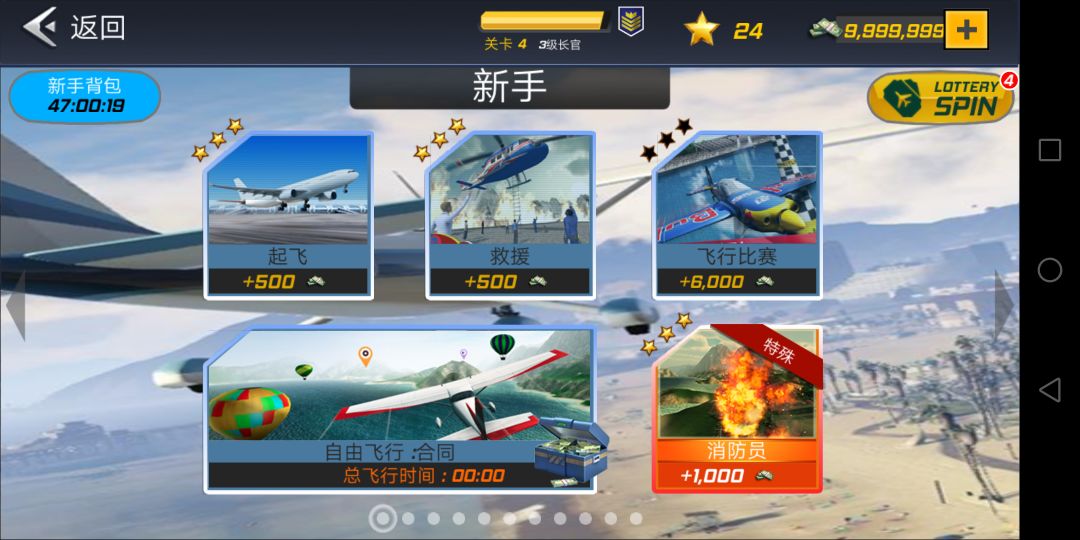This screenshot has height=540, width=1080.
Task: Tap the Android home button
Action: pos(1049,270)
